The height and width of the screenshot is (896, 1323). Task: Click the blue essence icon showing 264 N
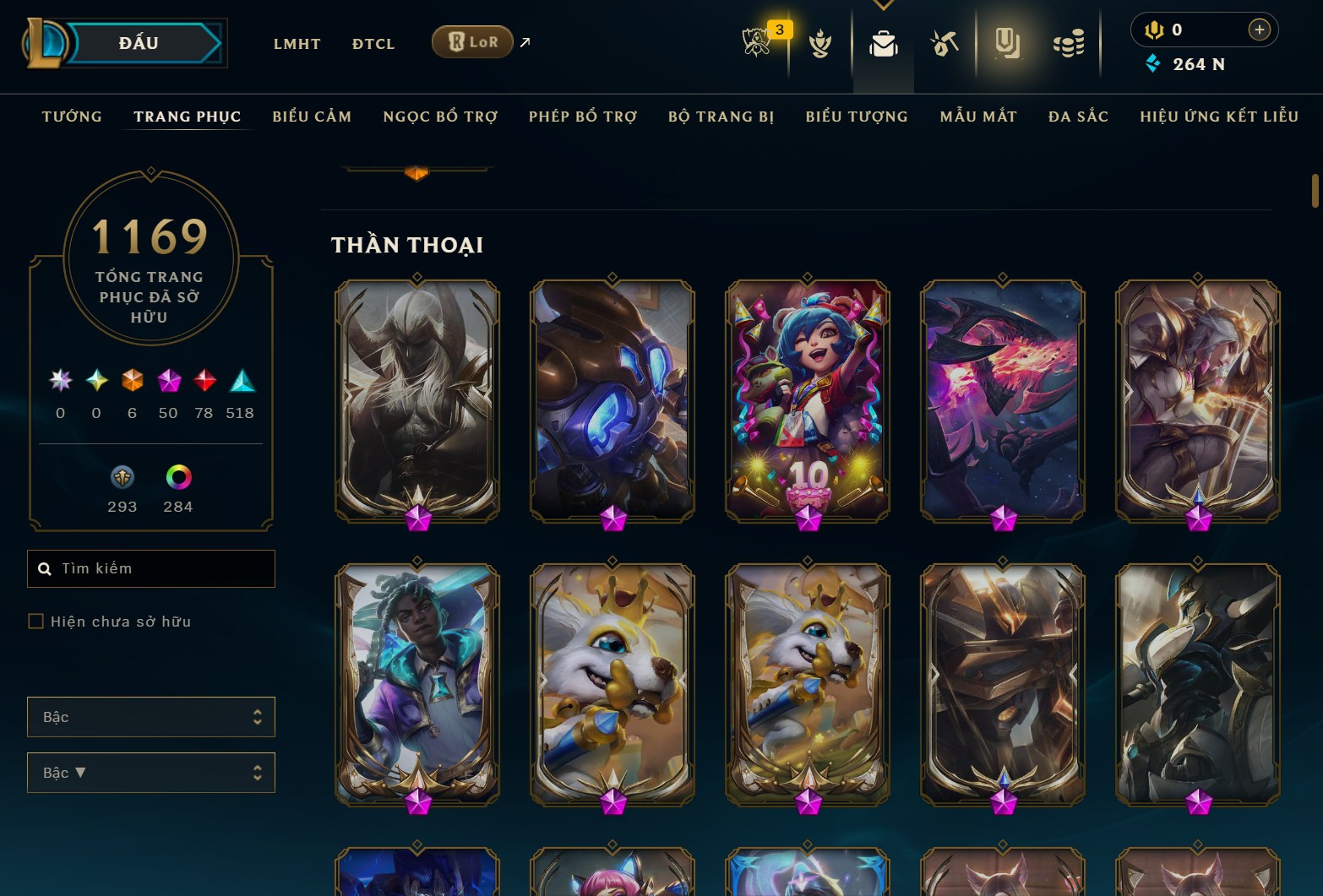click(x=1153, y=63)
